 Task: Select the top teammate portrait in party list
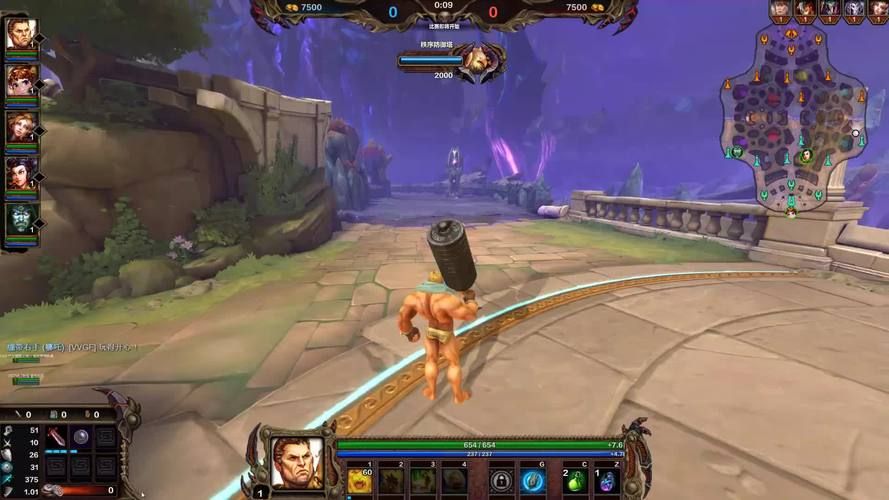20,36
